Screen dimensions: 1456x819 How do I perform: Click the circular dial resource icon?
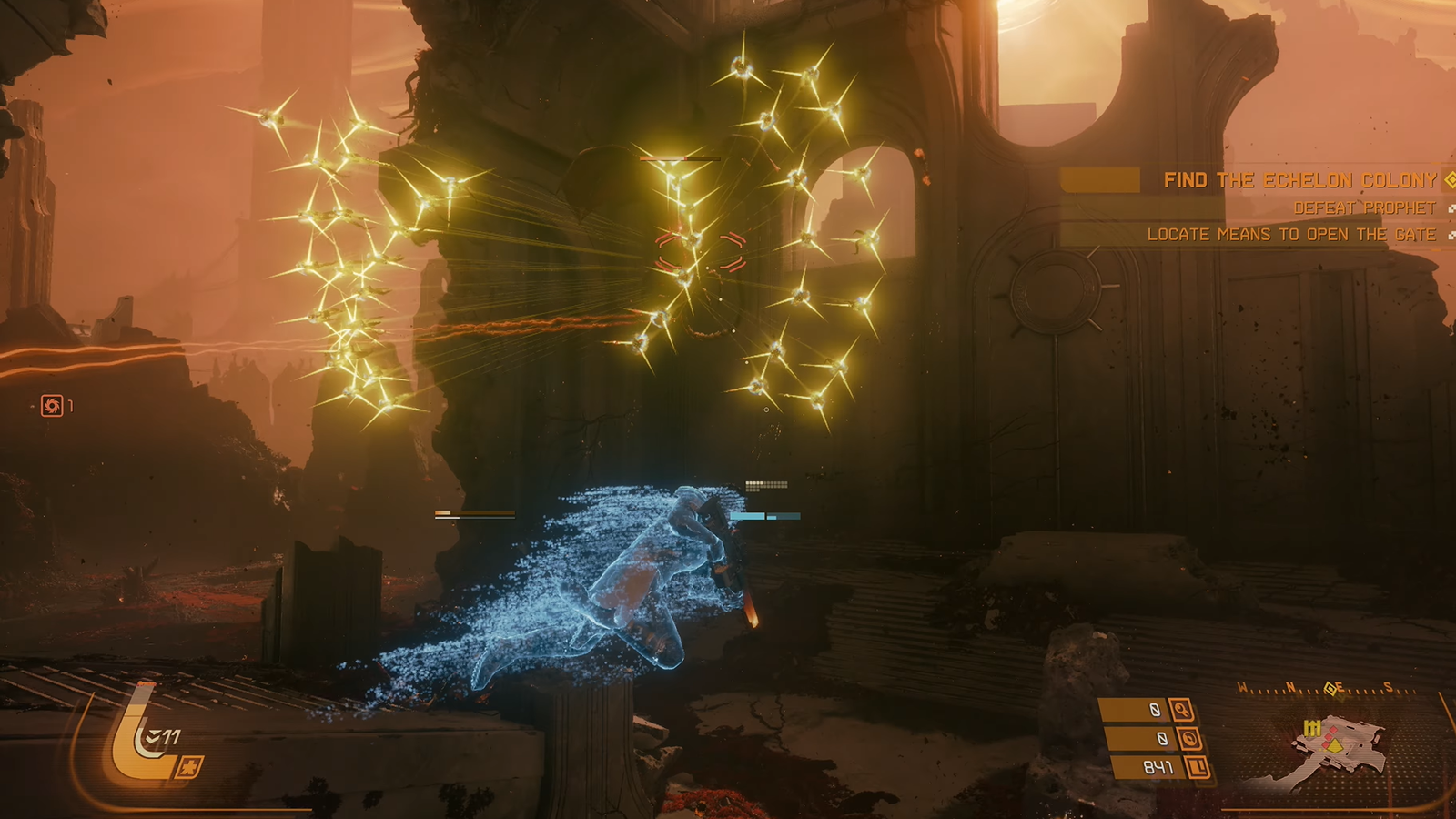point(1188,738)
